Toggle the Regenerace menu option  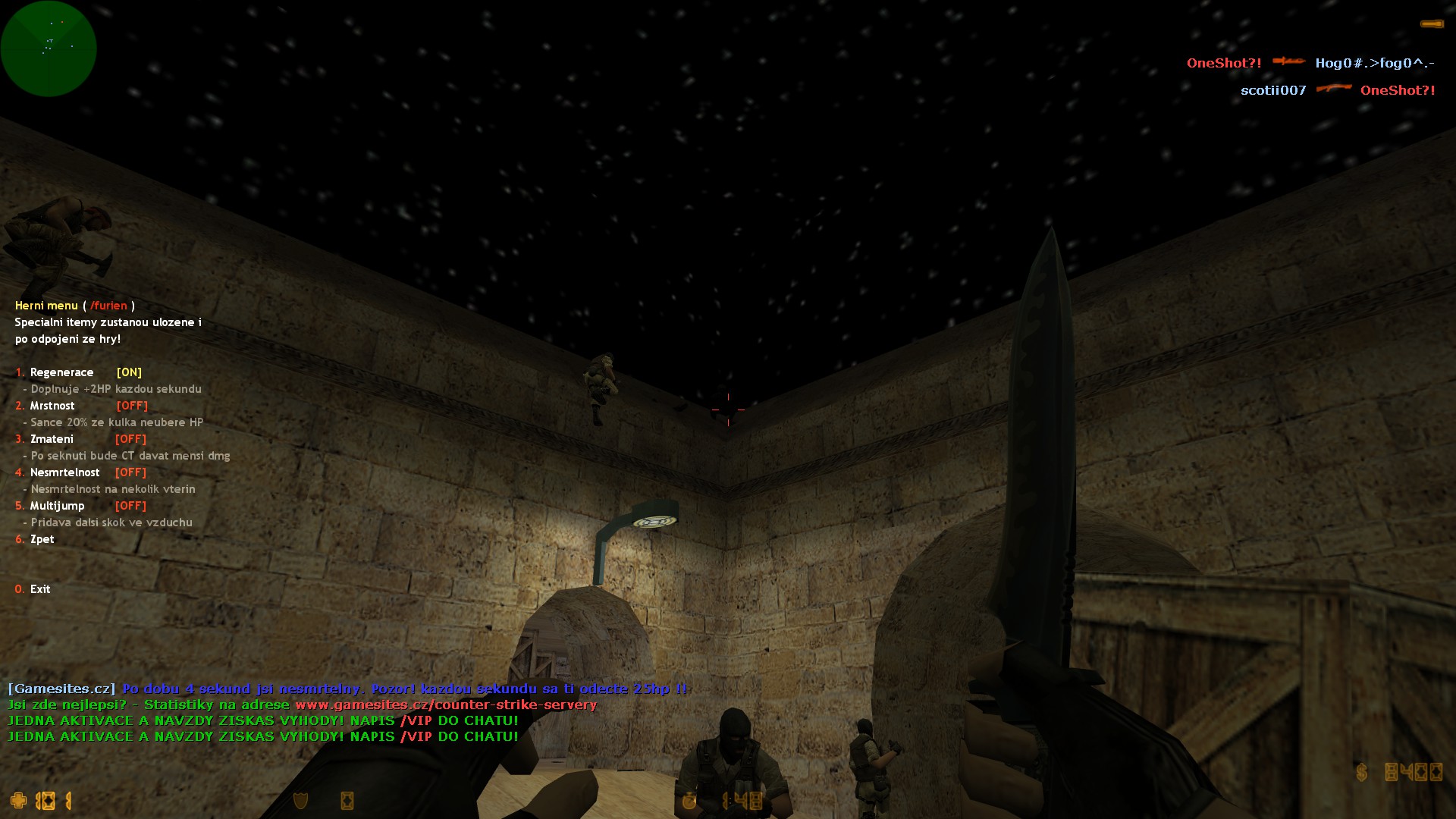click(61, 372)
